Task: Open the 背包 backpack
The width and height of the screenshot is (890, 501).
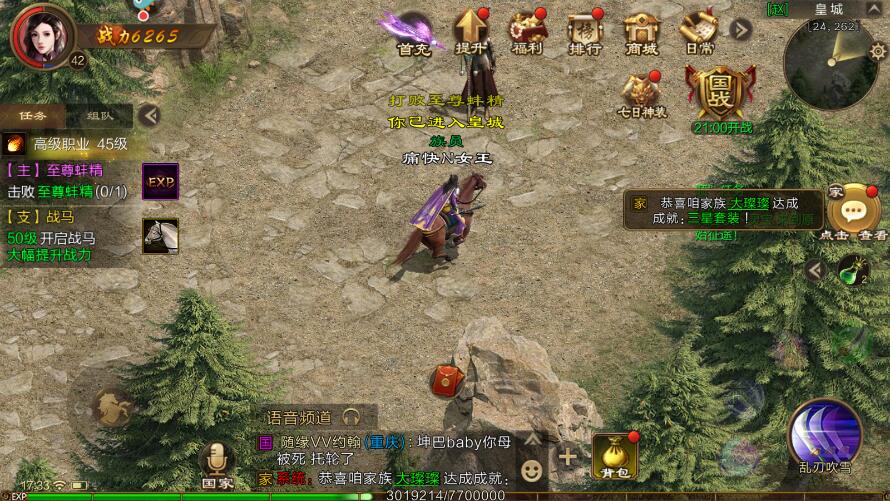Action: (x=614, y=454)
